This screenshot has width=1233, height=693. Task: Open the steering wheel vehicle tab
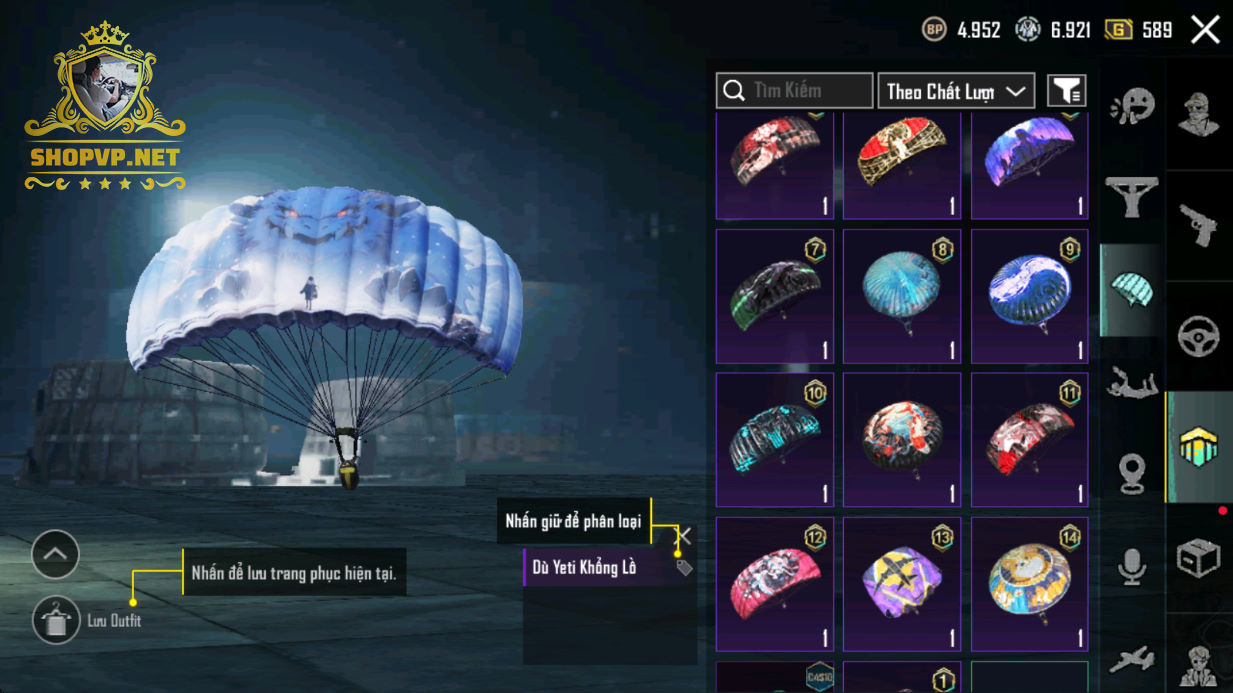coord(1199,336)
